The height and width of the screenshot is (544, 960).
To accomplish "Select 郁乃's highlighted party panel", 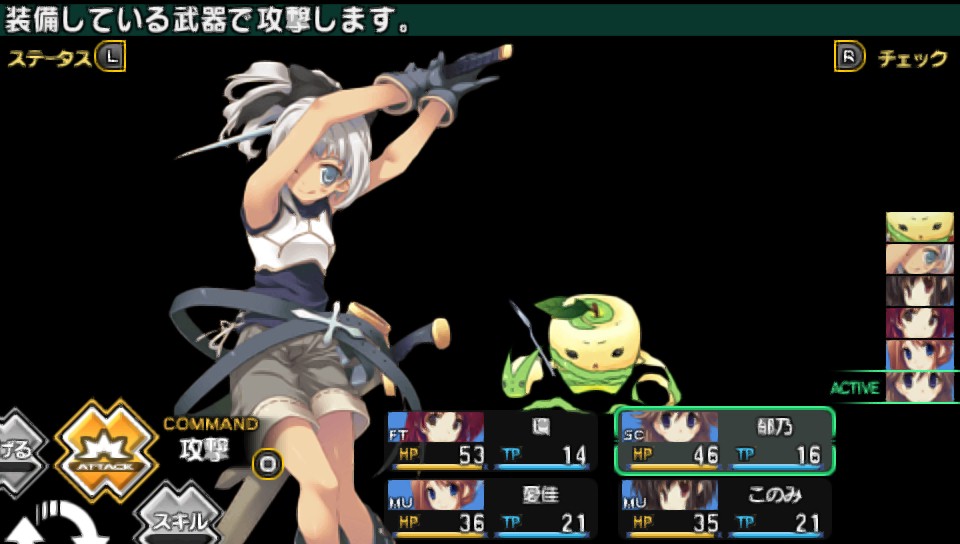I will coord(724,440).
